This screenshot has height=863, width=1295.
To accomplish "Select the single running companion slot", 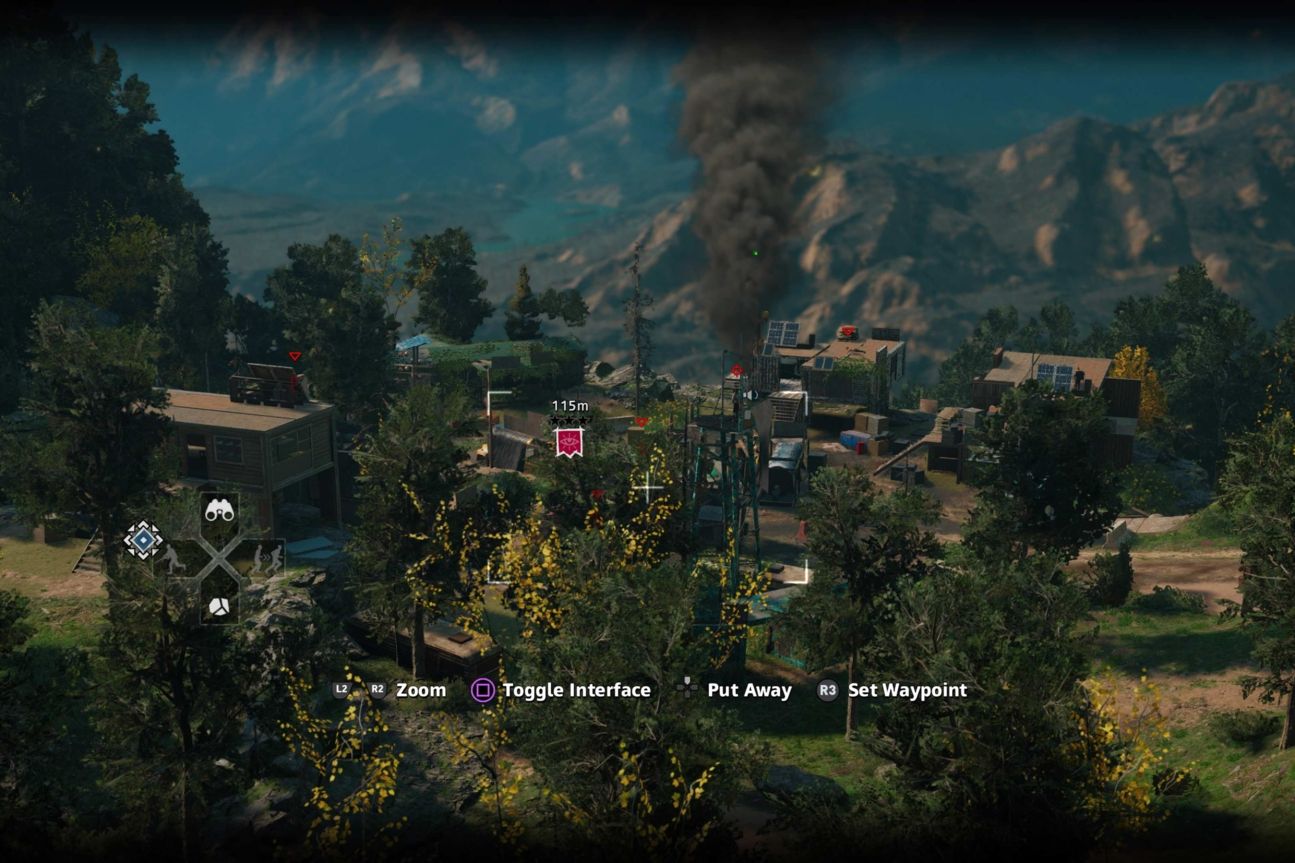I will pyautogui.click(x=174, y=557).
